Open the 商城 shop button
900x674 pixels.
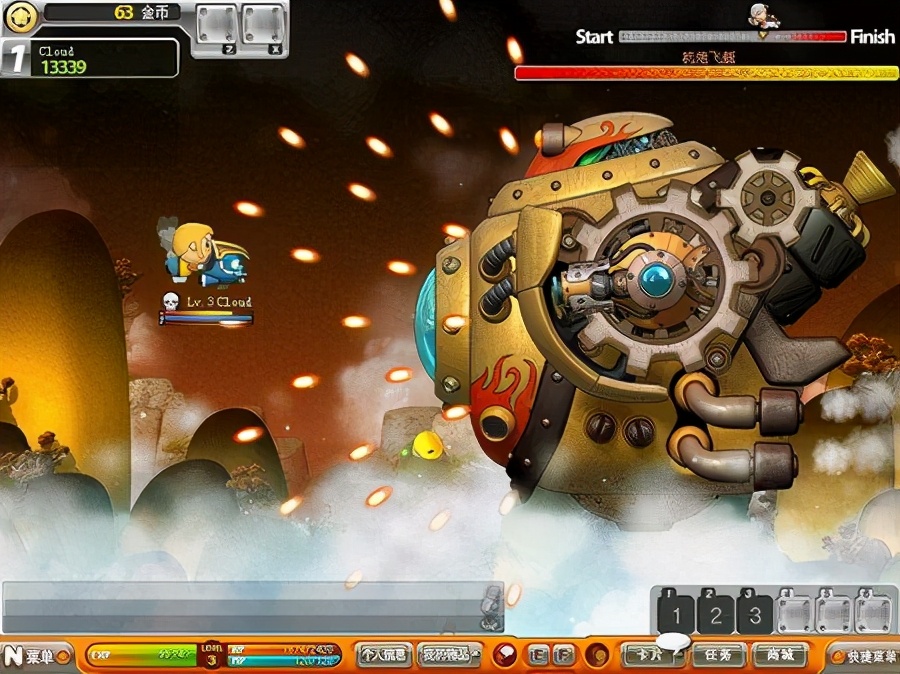pyautogui.click(x=783, y=656)
